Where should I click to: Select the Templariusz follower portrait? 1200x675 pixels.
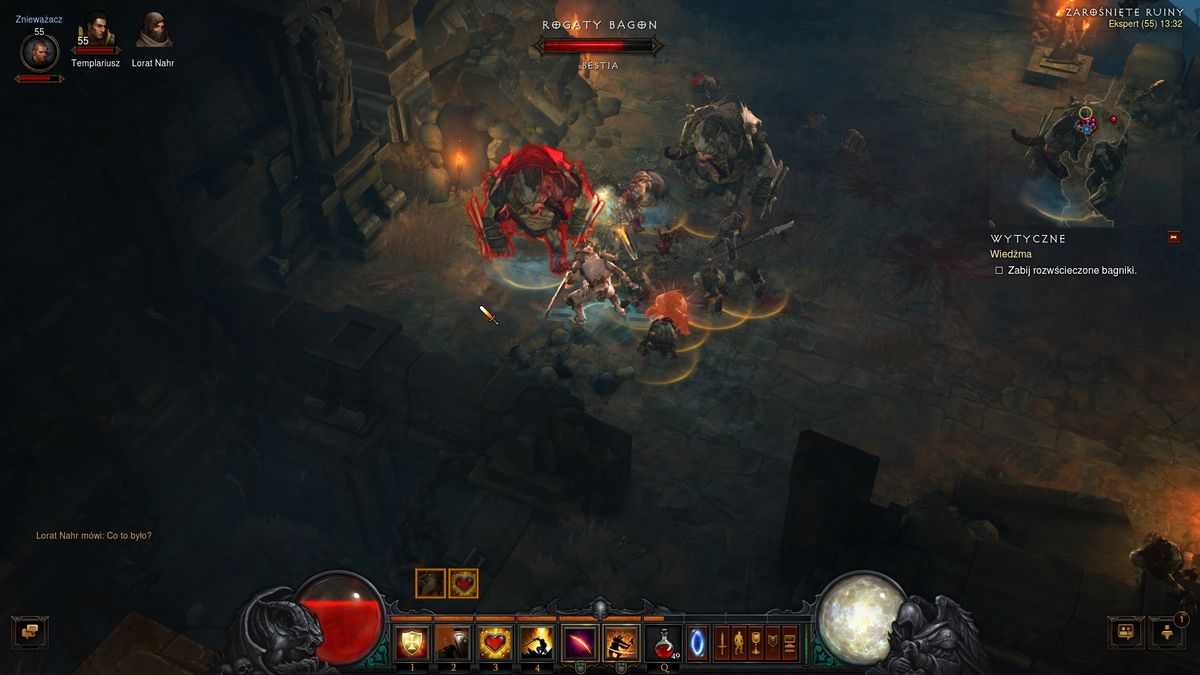tap(96, 32)
